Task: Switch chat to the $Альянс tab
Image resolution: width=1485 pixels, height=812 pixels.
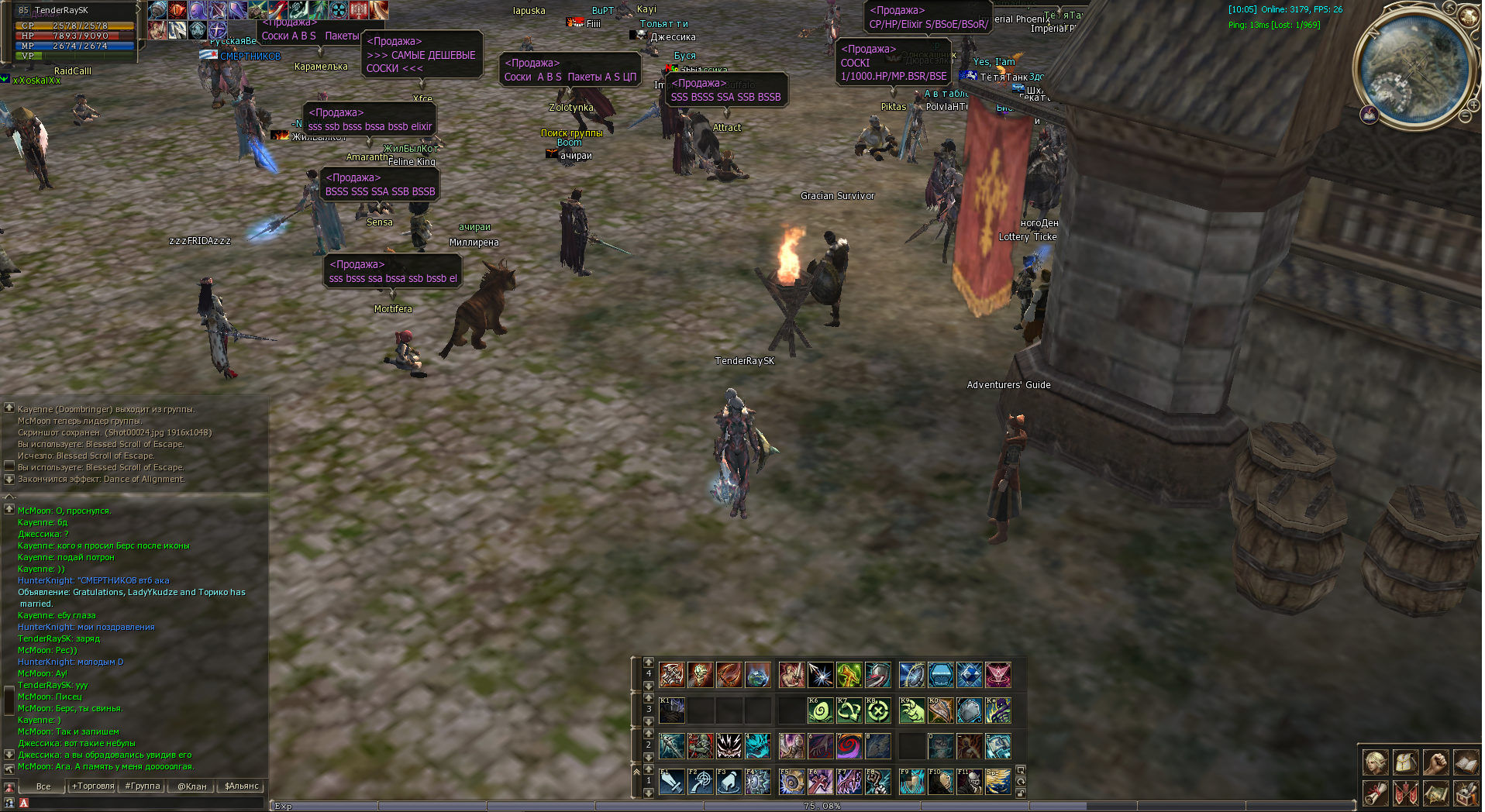Action: [x=242, y=786]
